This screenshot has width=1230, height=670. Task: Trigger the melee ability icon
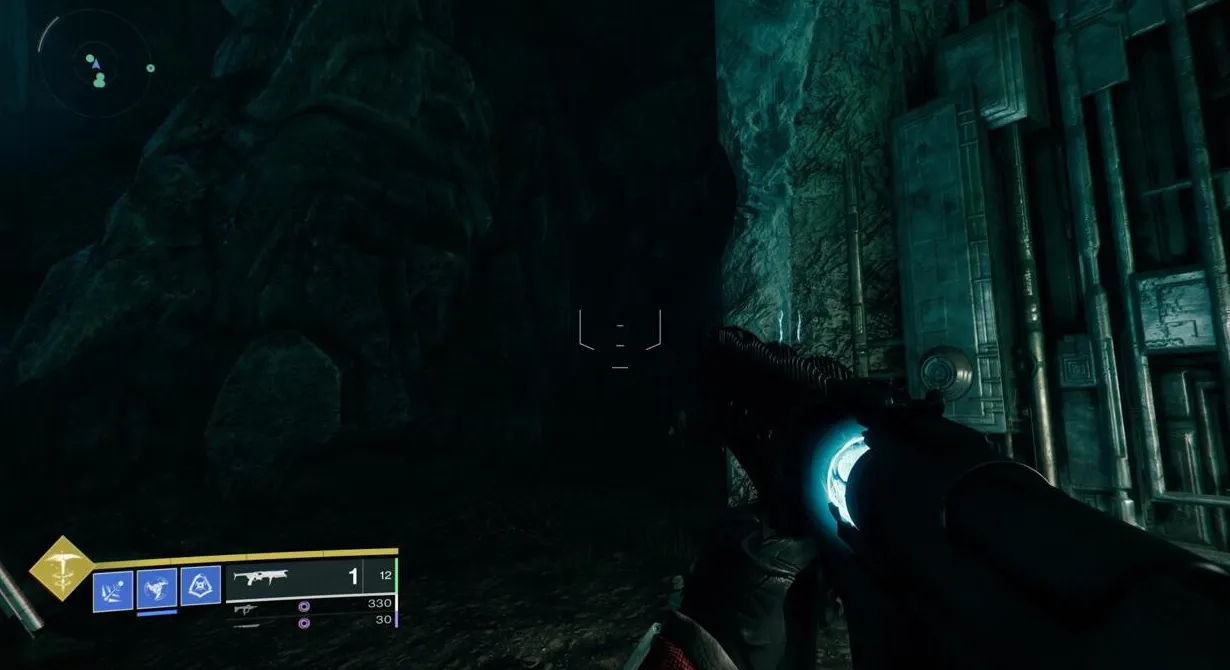[x=156, y=587]
